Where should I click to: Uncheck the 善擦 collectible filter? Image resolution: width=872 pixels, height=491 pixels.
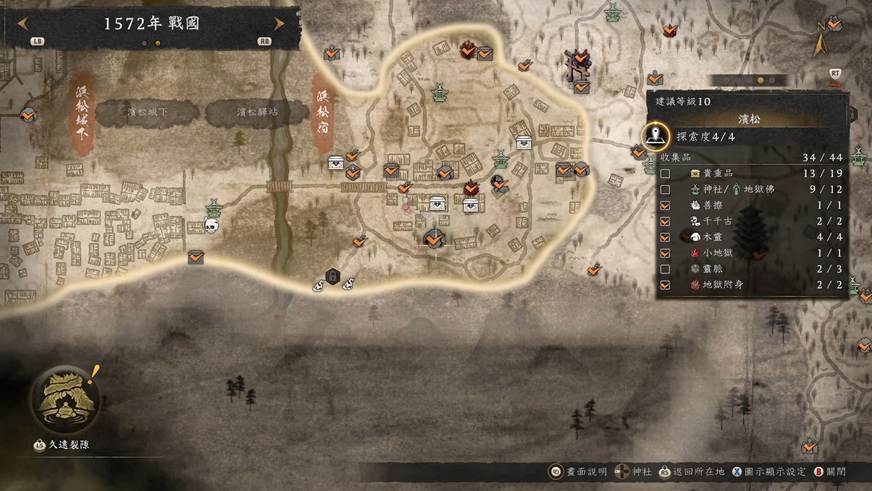pos(666,206)
